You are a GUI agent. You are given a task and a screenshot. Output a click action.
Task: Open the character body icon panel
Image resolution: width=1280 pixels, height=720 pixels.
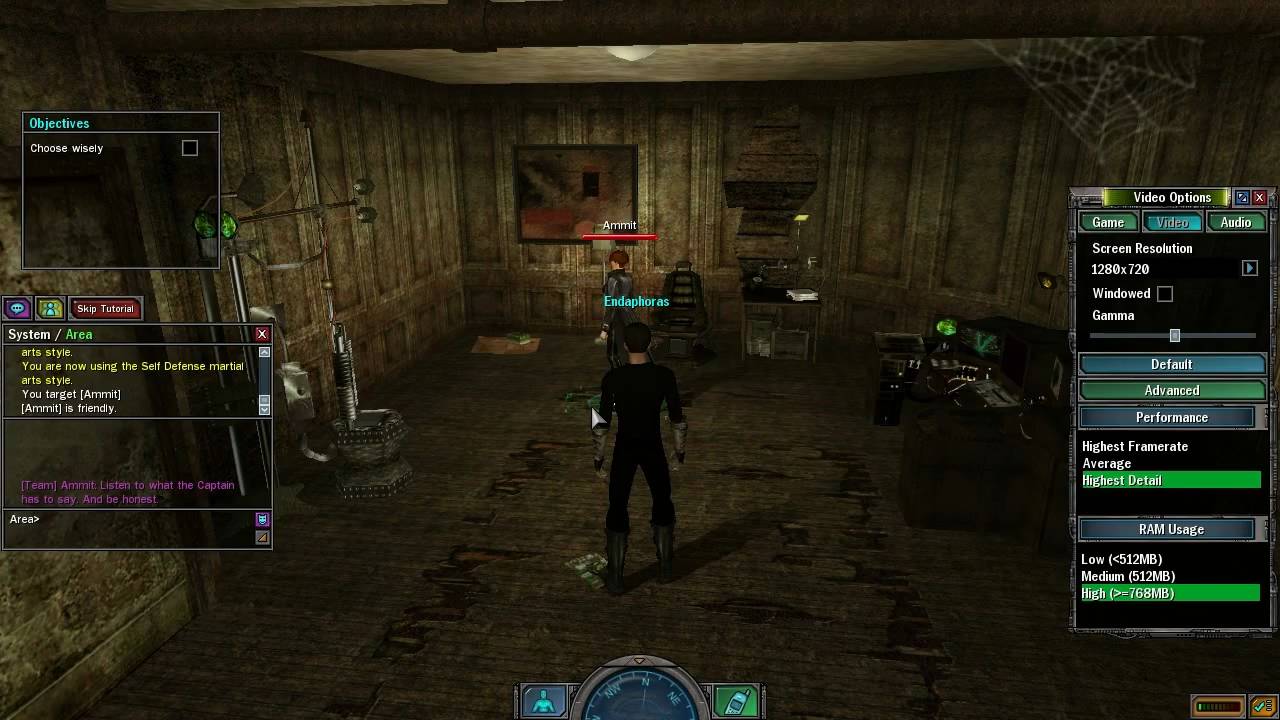[x=544, y=702]
